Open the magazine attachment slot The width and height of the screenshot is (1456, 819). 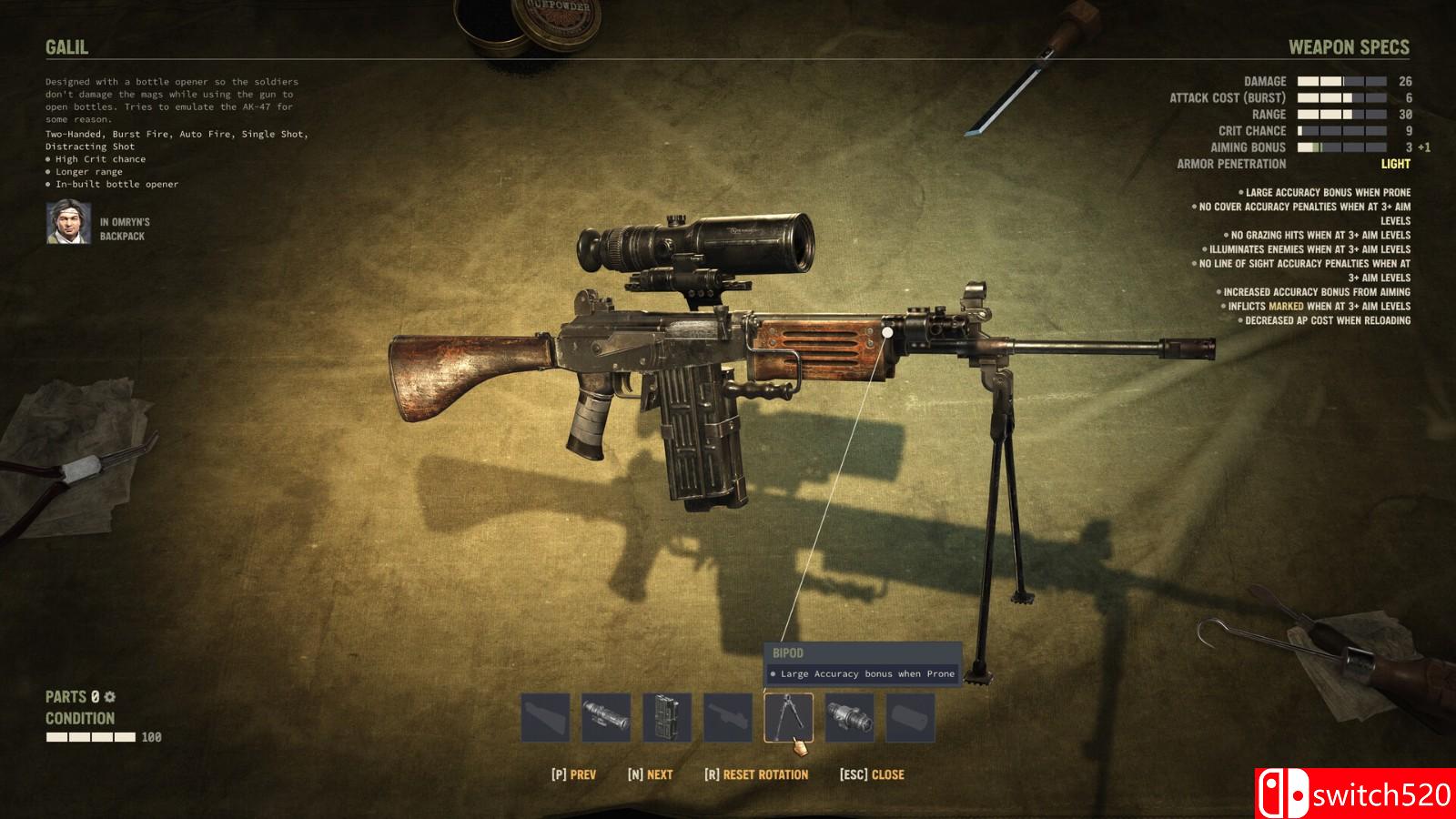click(x=667, y=717)
